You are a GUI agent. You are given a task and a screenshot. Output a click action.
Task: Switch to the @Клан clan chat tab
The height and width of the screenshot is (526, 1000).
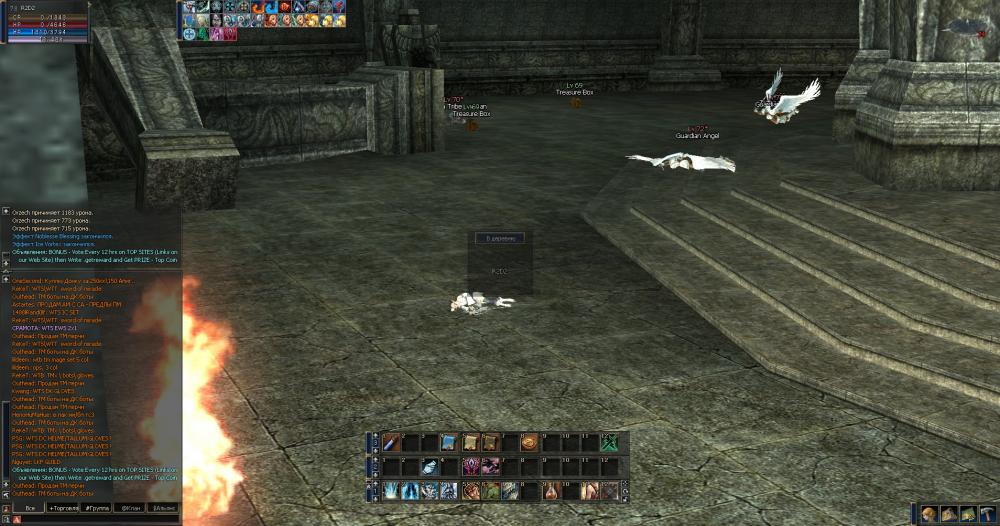[x=130, y=508]
